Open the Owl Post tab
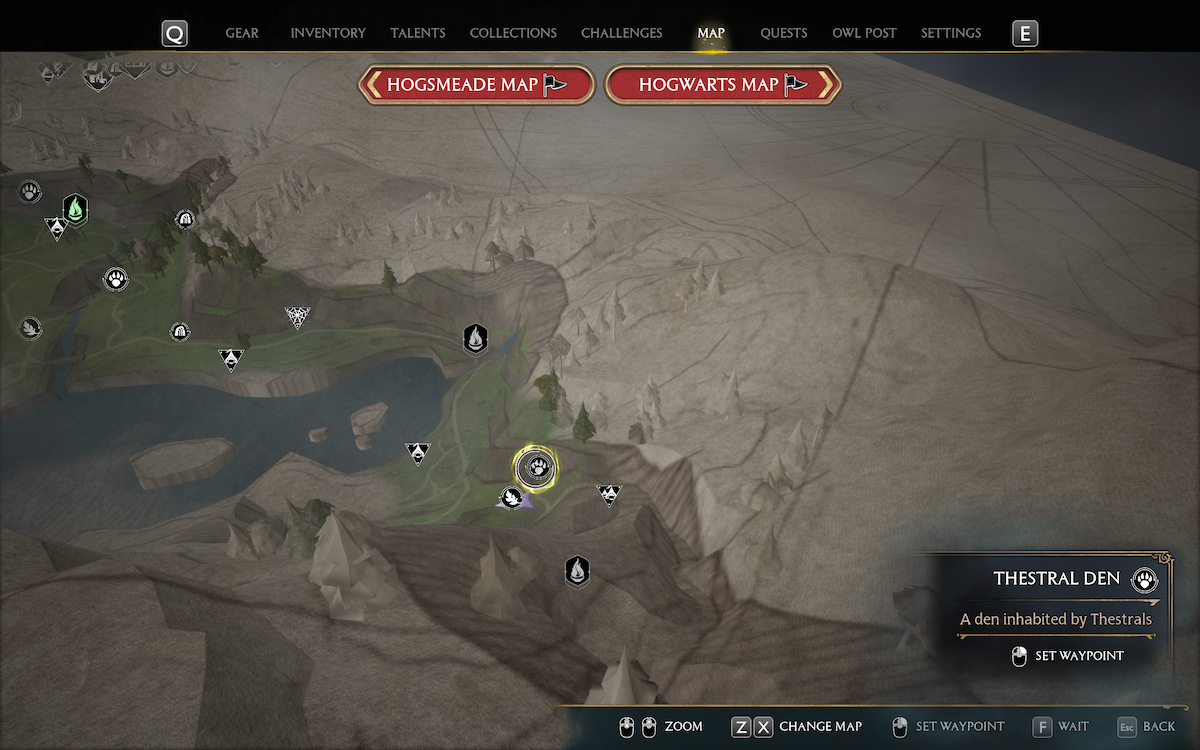1200x750 pixels. pos(864,33)
